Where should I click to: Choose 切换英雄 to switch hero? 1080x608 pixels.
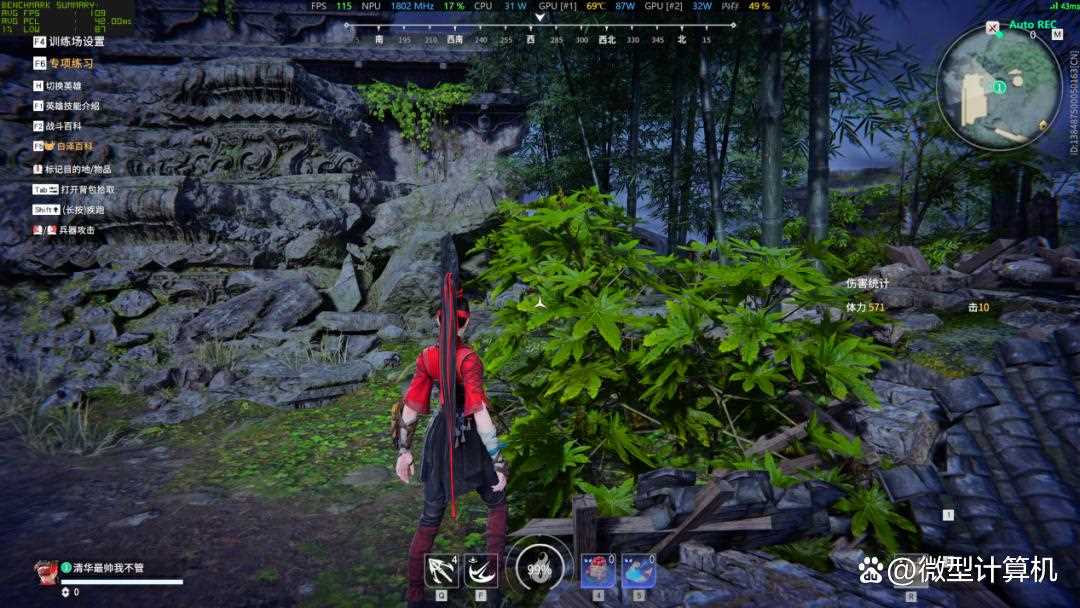(x=62, y=85)
